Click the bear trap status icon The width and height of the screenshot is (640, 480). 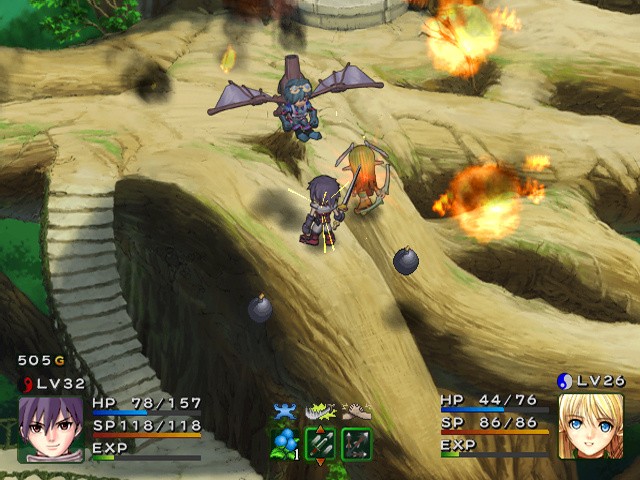320,410
